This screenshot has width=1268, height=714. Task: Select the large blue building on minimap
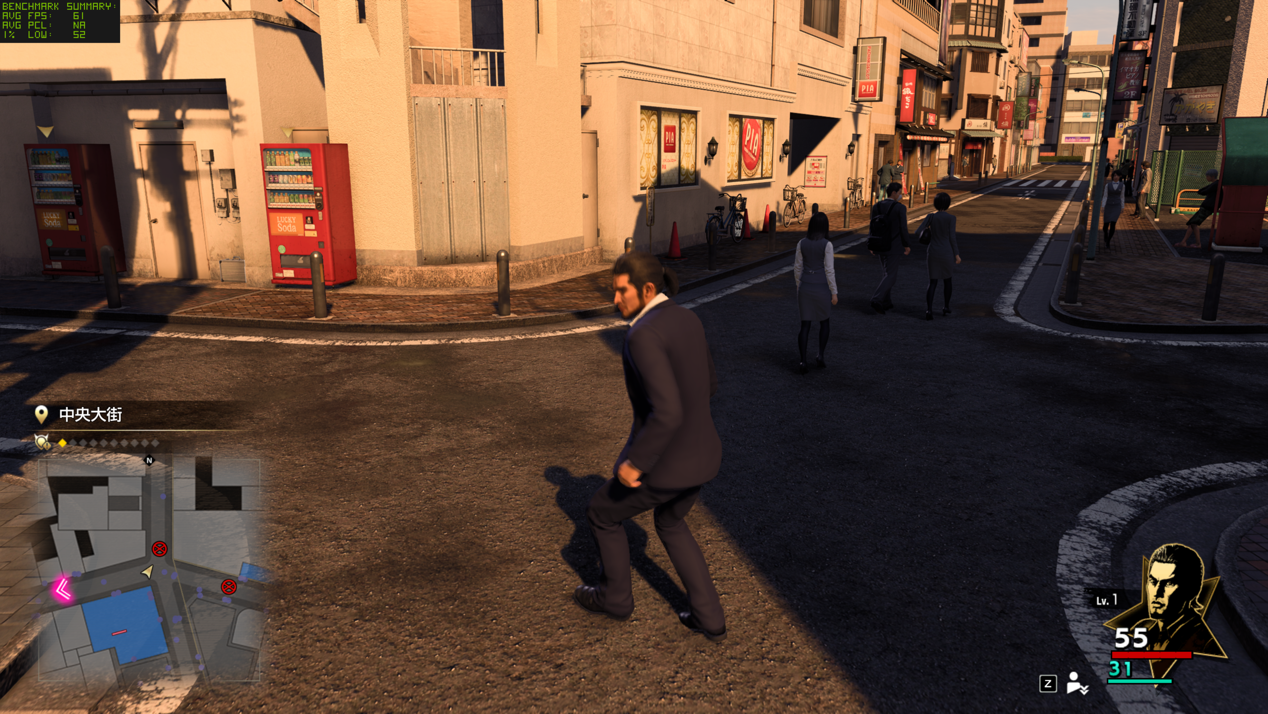click(x=124, y=625)
